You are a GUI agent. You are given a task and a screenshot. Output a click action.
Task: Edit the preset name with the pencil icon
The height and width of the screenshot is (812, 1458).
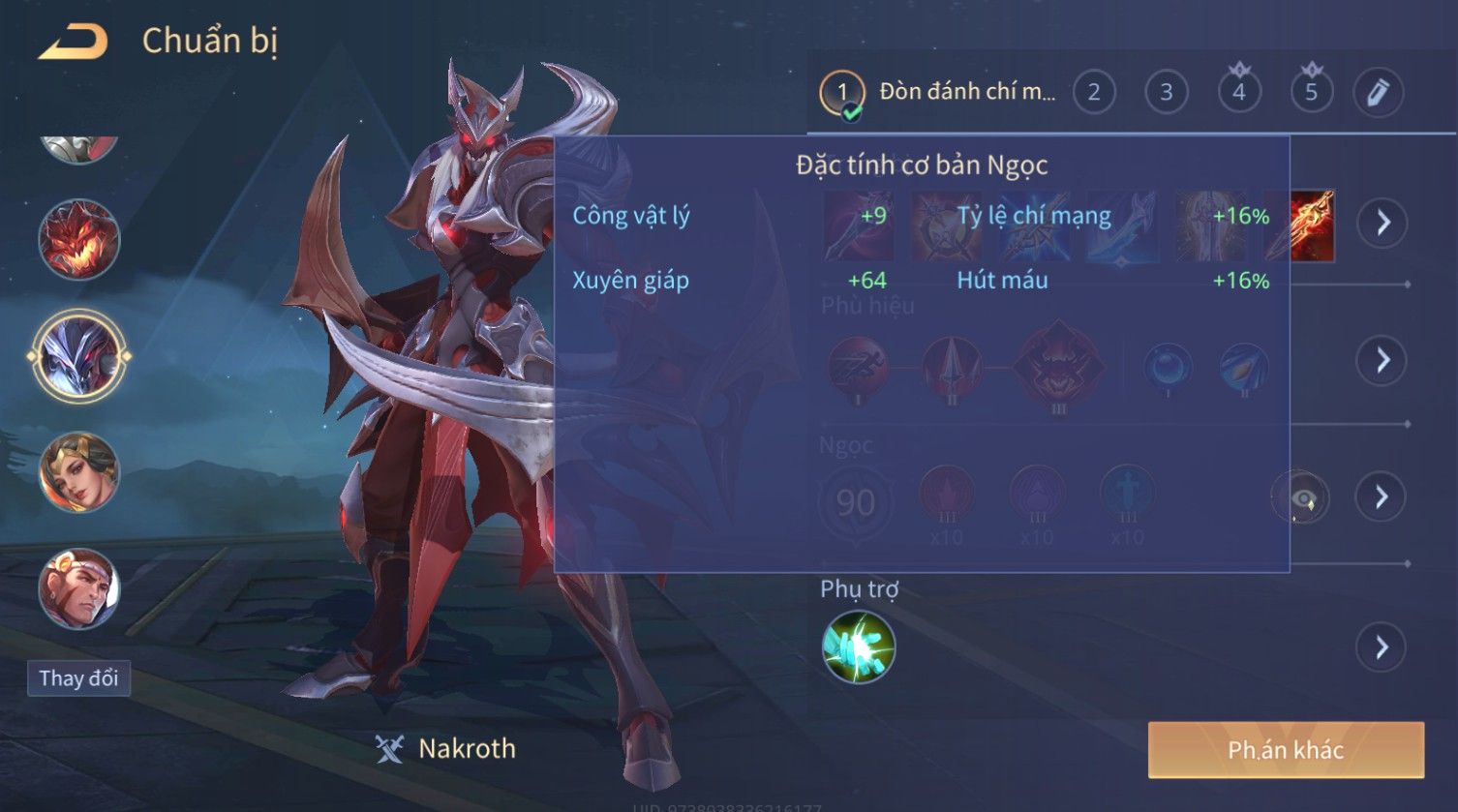pos(1378,93)
